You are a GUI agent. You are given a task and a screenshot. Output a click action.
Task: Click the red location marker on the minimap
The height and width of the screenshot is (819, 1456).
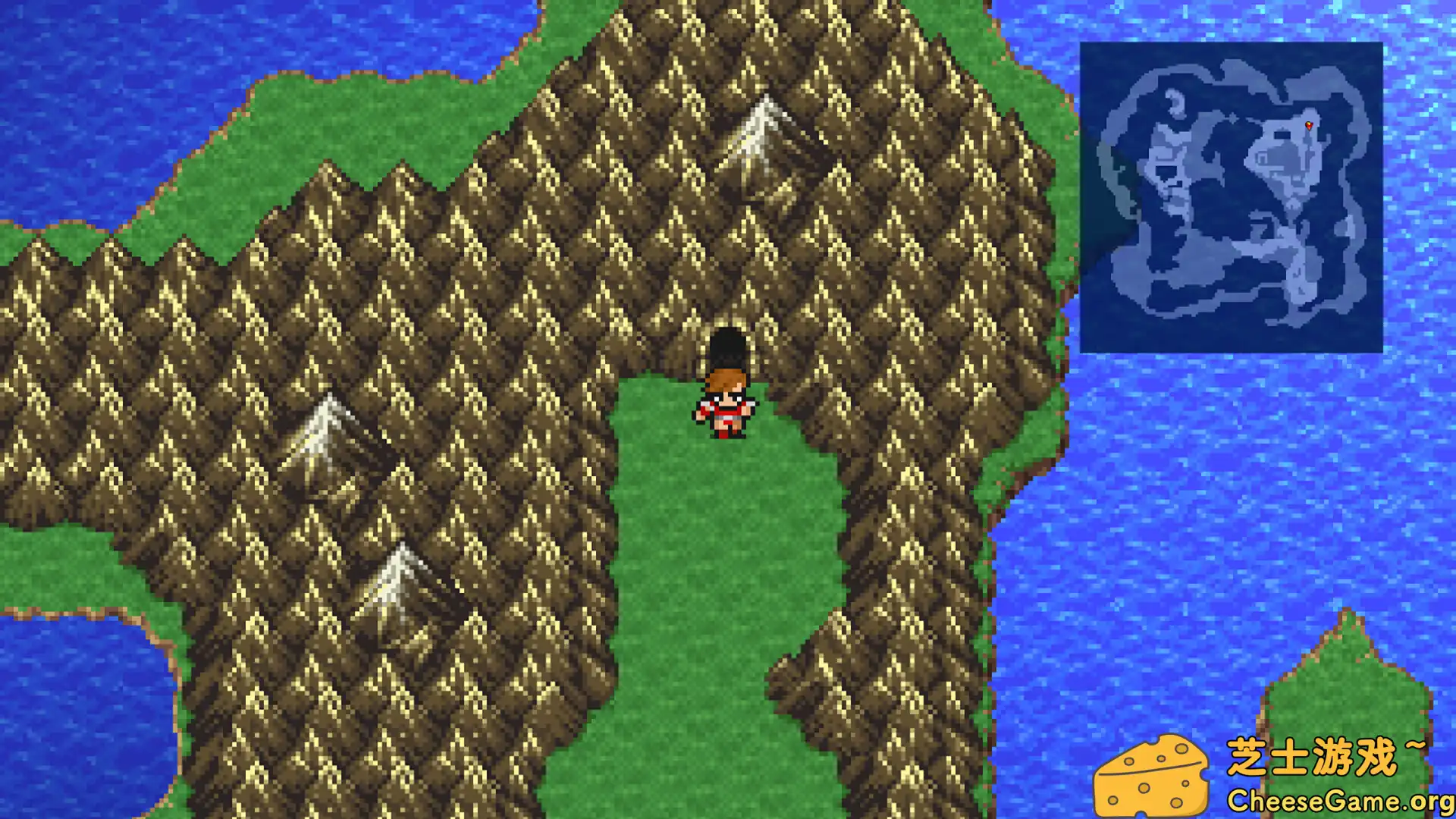coord(1310,124)
